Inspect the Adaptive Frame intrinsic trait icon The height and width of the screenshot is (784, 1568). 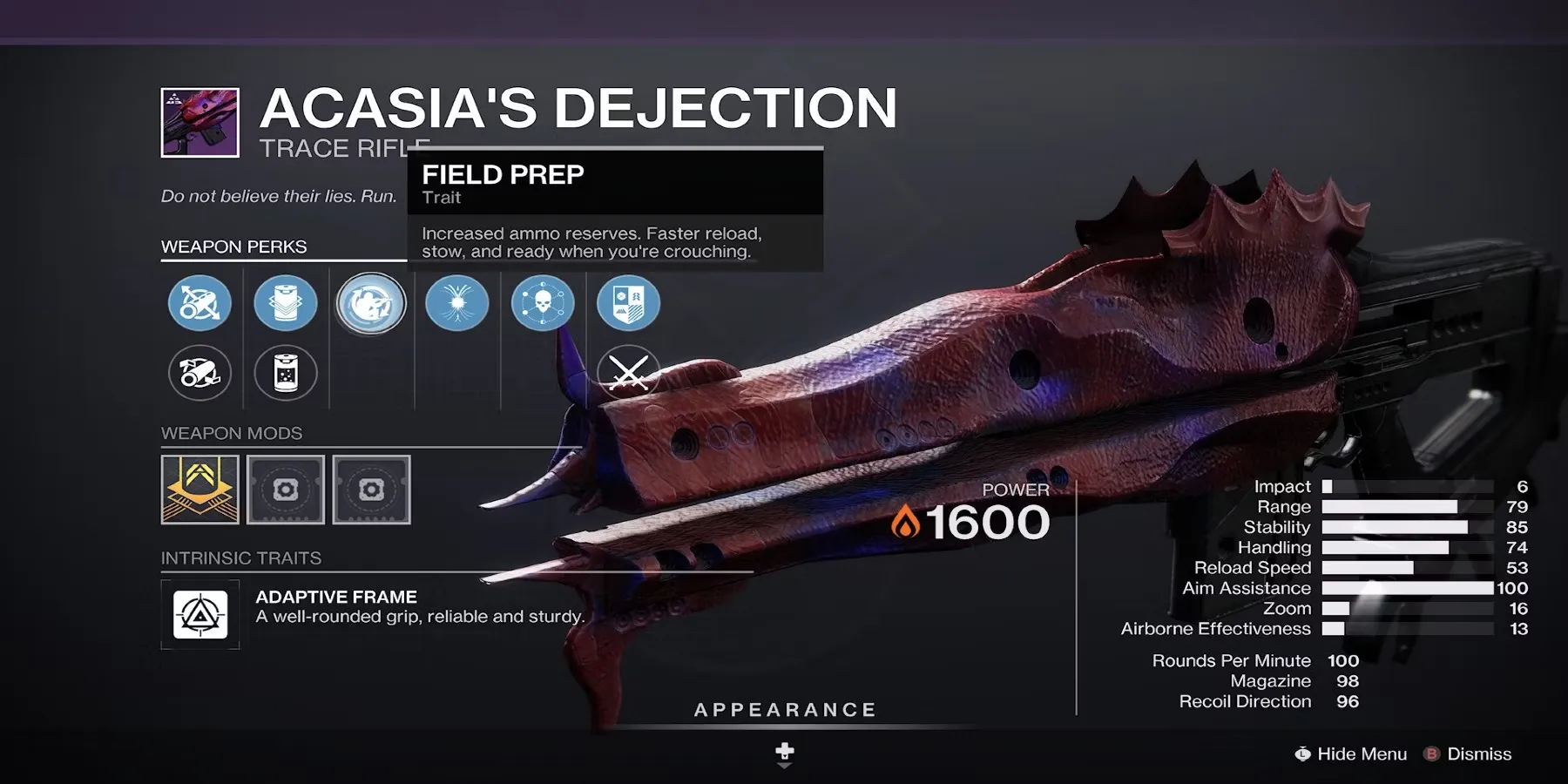[200, 615]
